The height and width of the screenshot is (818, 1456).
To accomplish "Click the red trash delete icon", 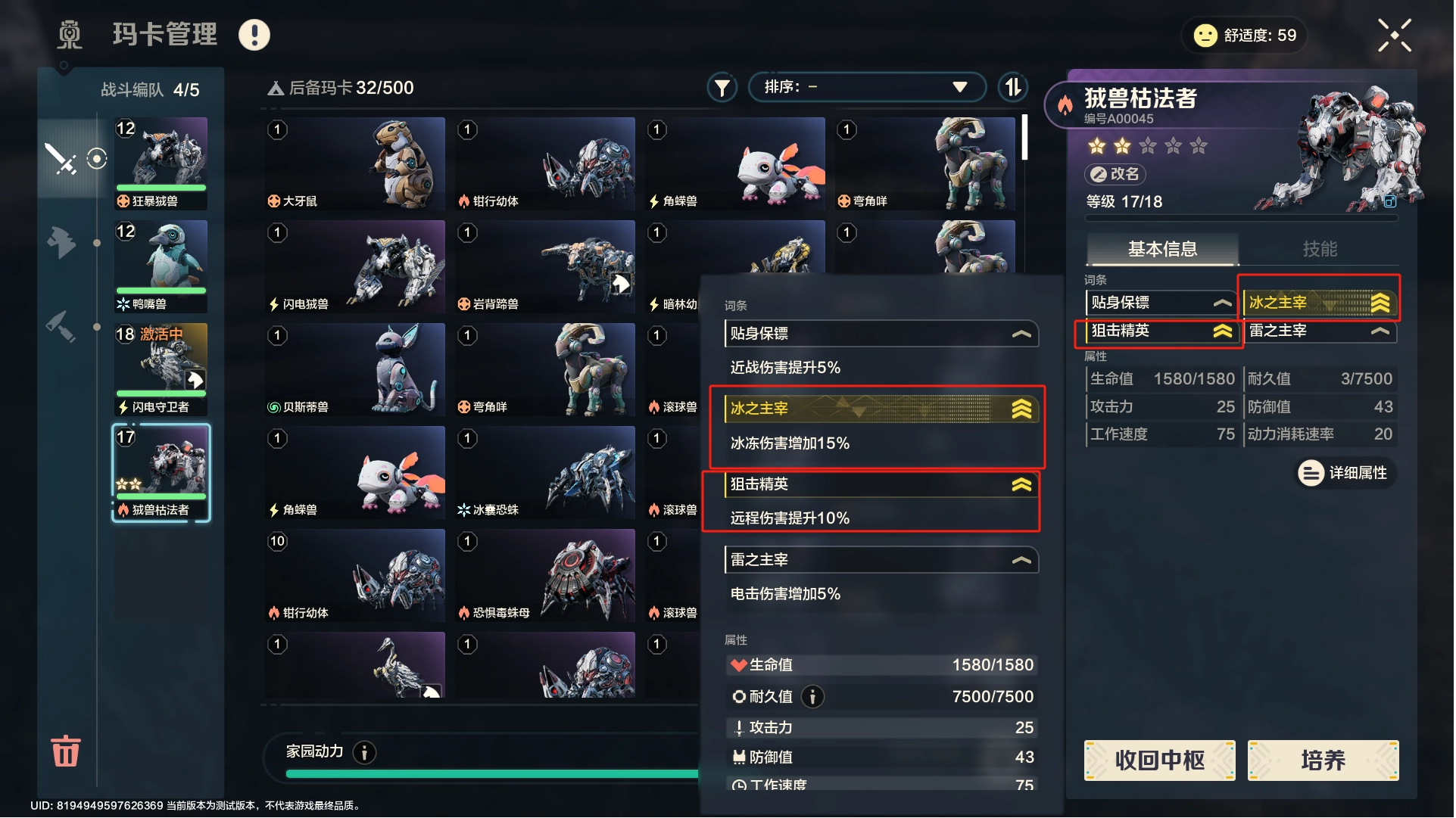I will 65,751.
